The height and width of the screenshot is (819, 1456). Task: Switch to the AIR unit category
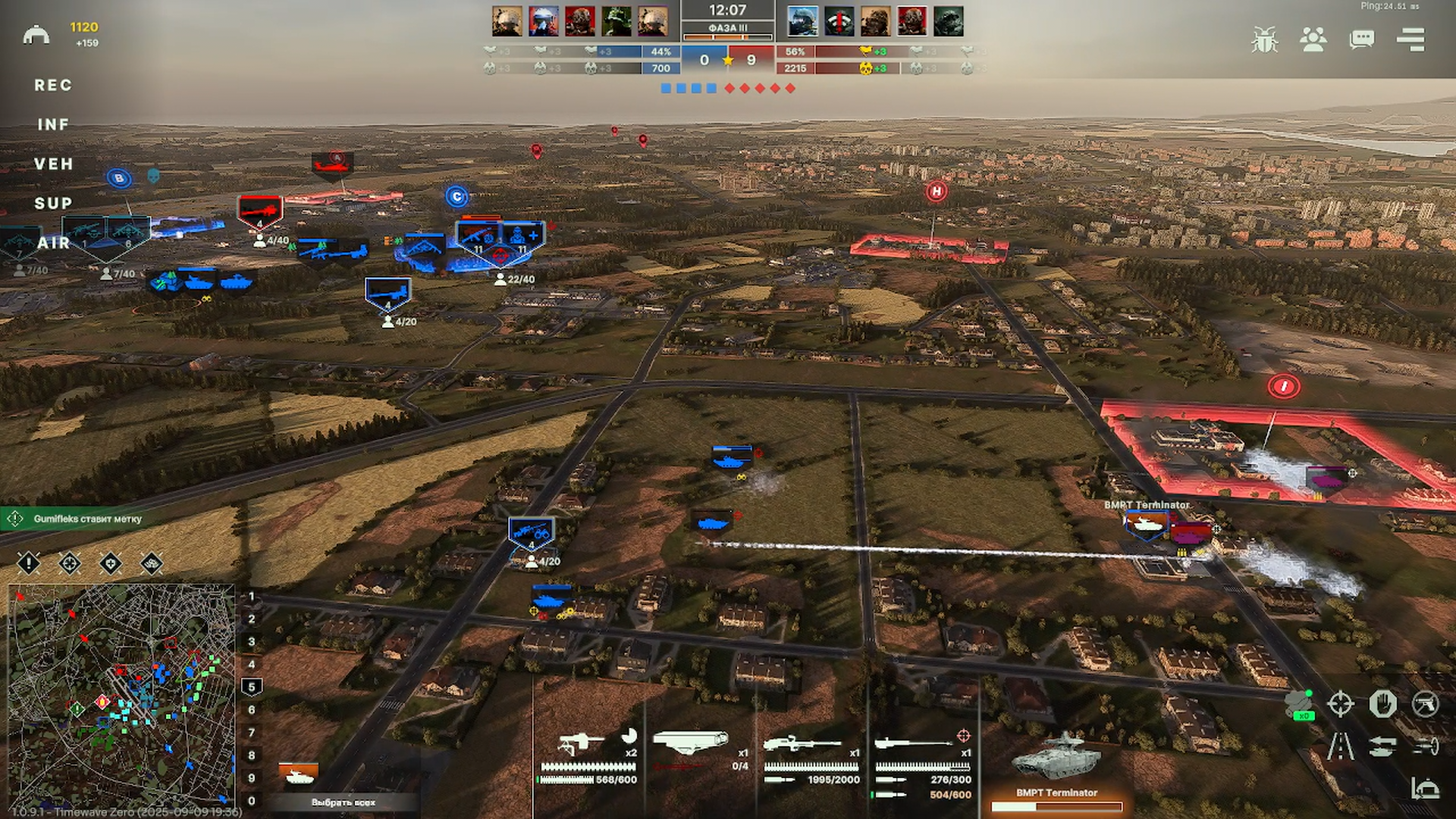[x=53, y=243]
